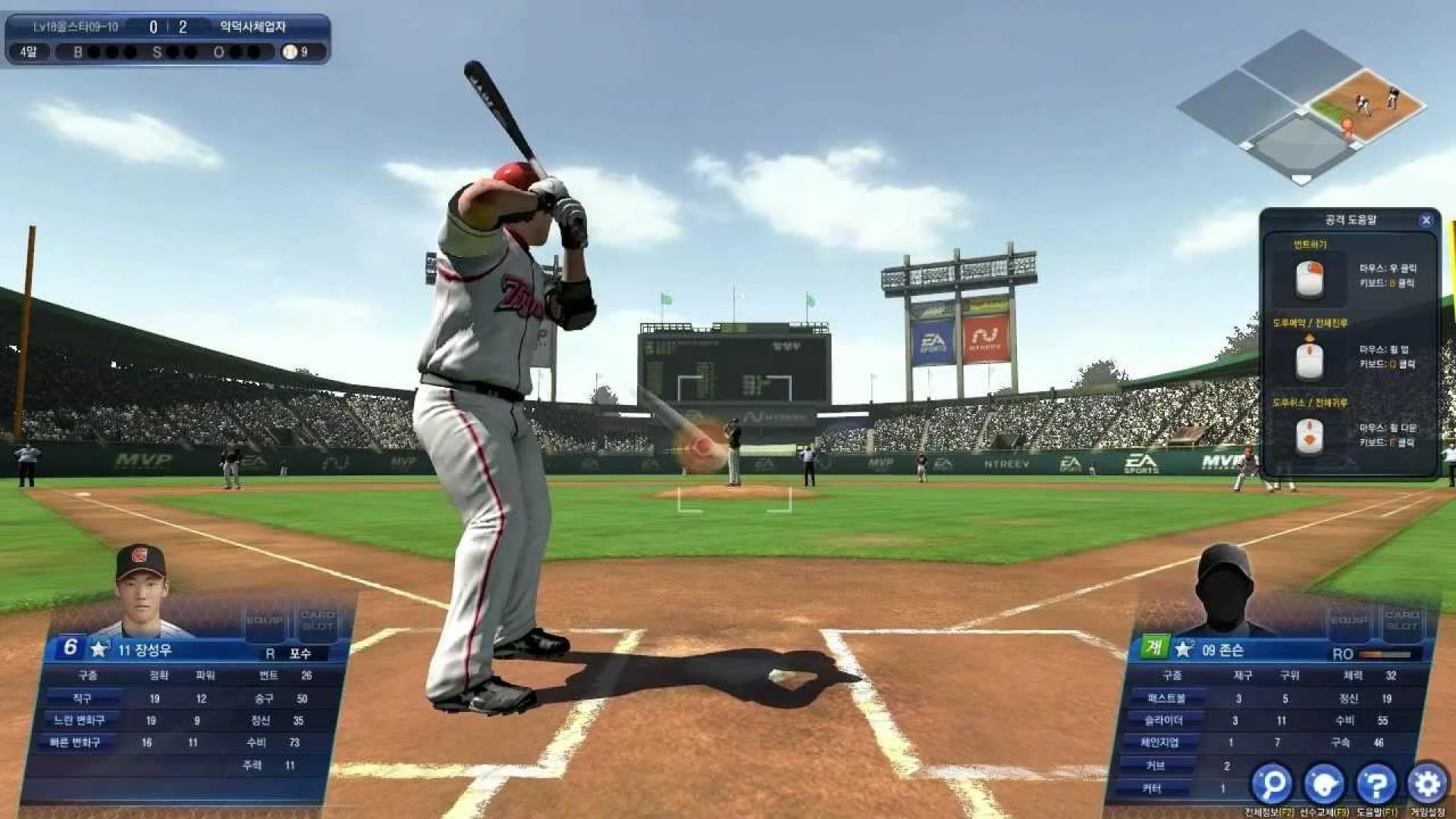The image size is (1456, 819).
Task: Select the 패스트볼 pitch type row
Action: [x=1166, y=698]
